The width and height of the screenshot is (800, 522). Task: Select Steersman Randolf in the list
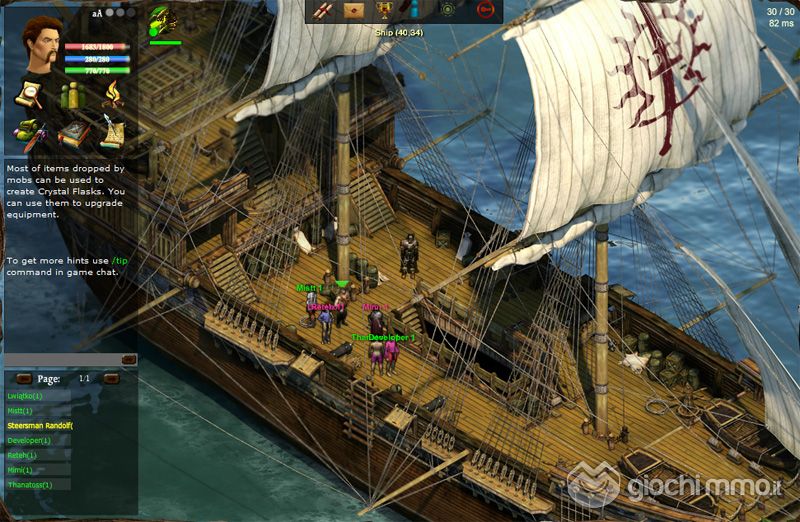(x=40, y=425)
